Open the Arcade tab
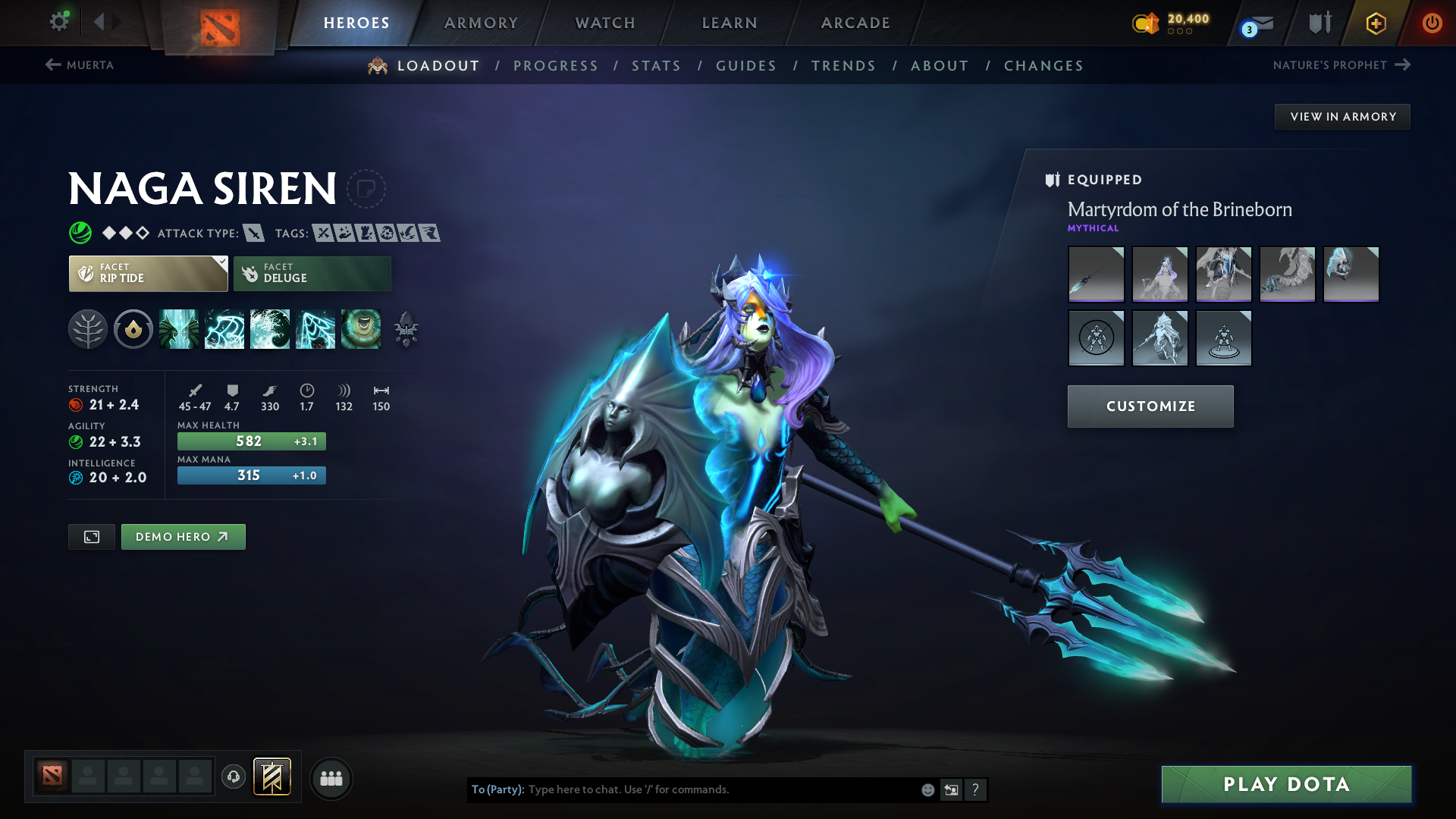The height and width of the screenshot is (819, 1456). click(x=855, y=23)
